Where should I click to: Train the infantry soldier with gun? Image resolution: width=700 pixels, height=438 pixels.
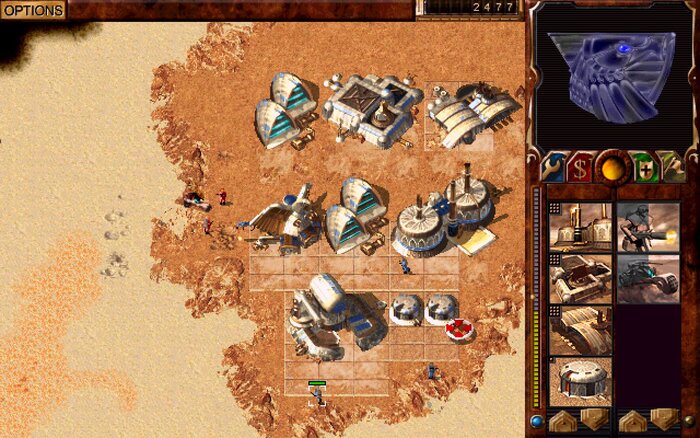tap(647, 224)
